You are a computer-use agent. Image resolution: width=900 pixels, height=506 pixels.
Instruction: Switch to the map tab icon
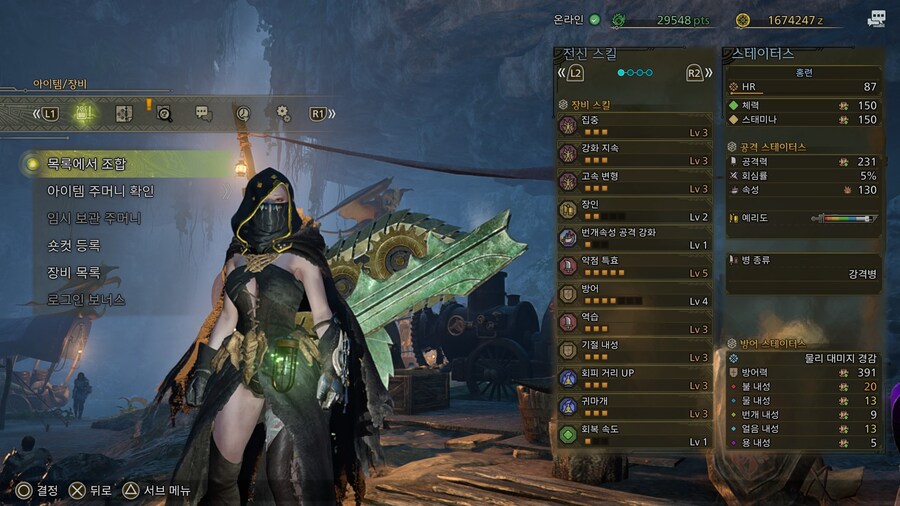(124, 113)
